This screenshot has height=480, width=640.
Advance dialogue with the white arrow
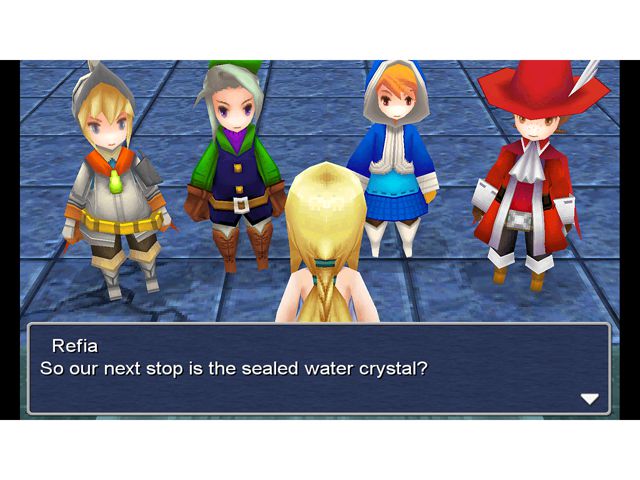[589, 398]
